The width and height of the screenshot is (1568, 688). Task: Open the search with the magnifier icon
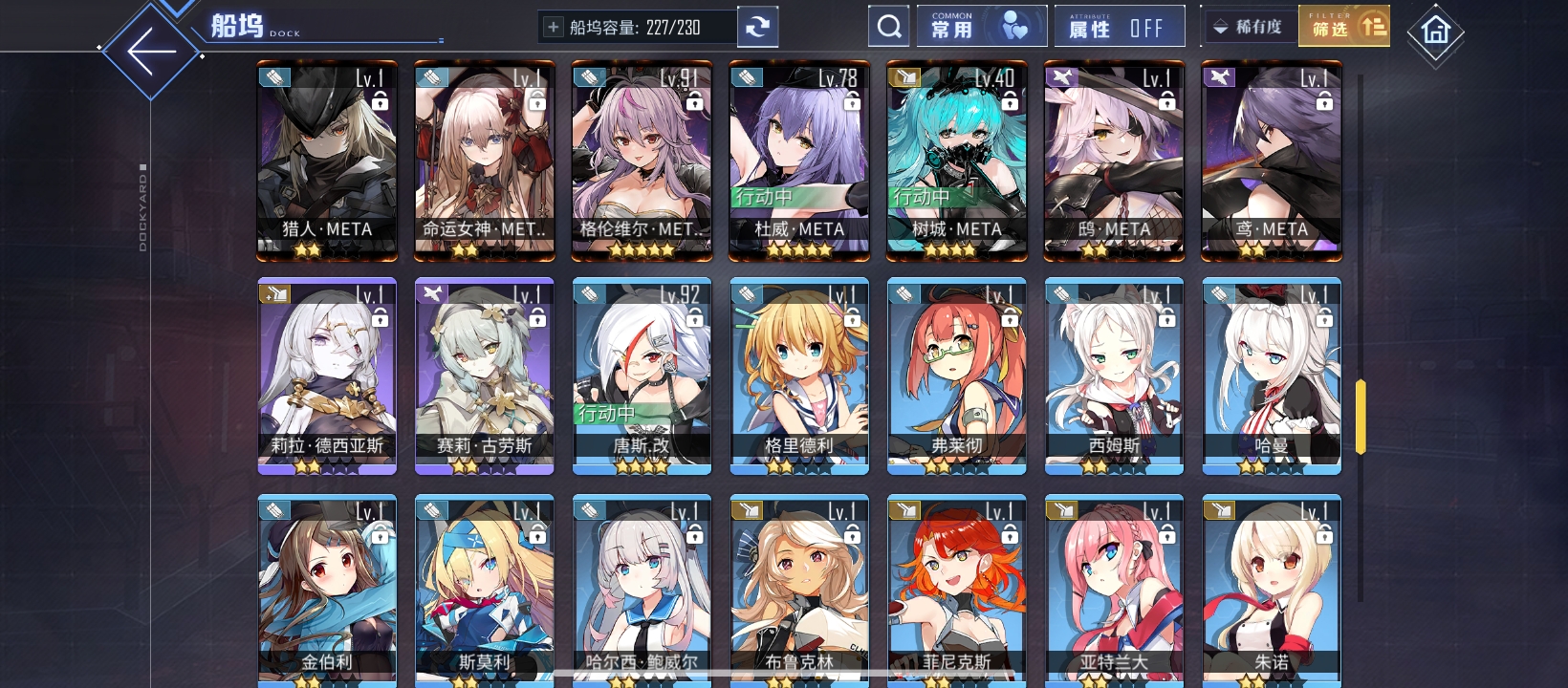pos(889,25)
